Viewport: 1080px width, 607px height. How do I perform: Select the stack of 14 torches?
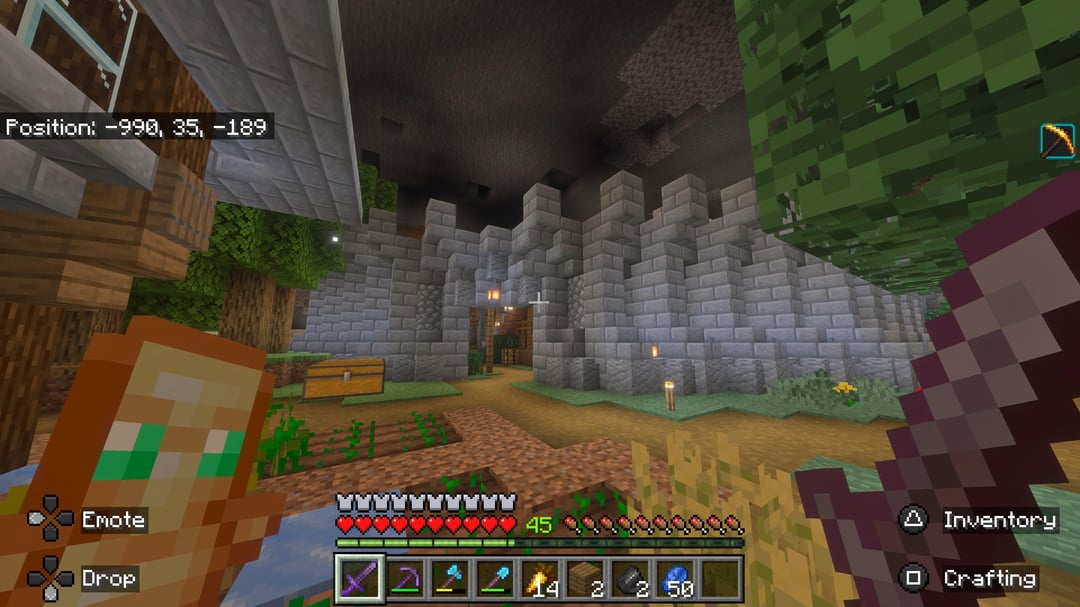tap(539, 580)
